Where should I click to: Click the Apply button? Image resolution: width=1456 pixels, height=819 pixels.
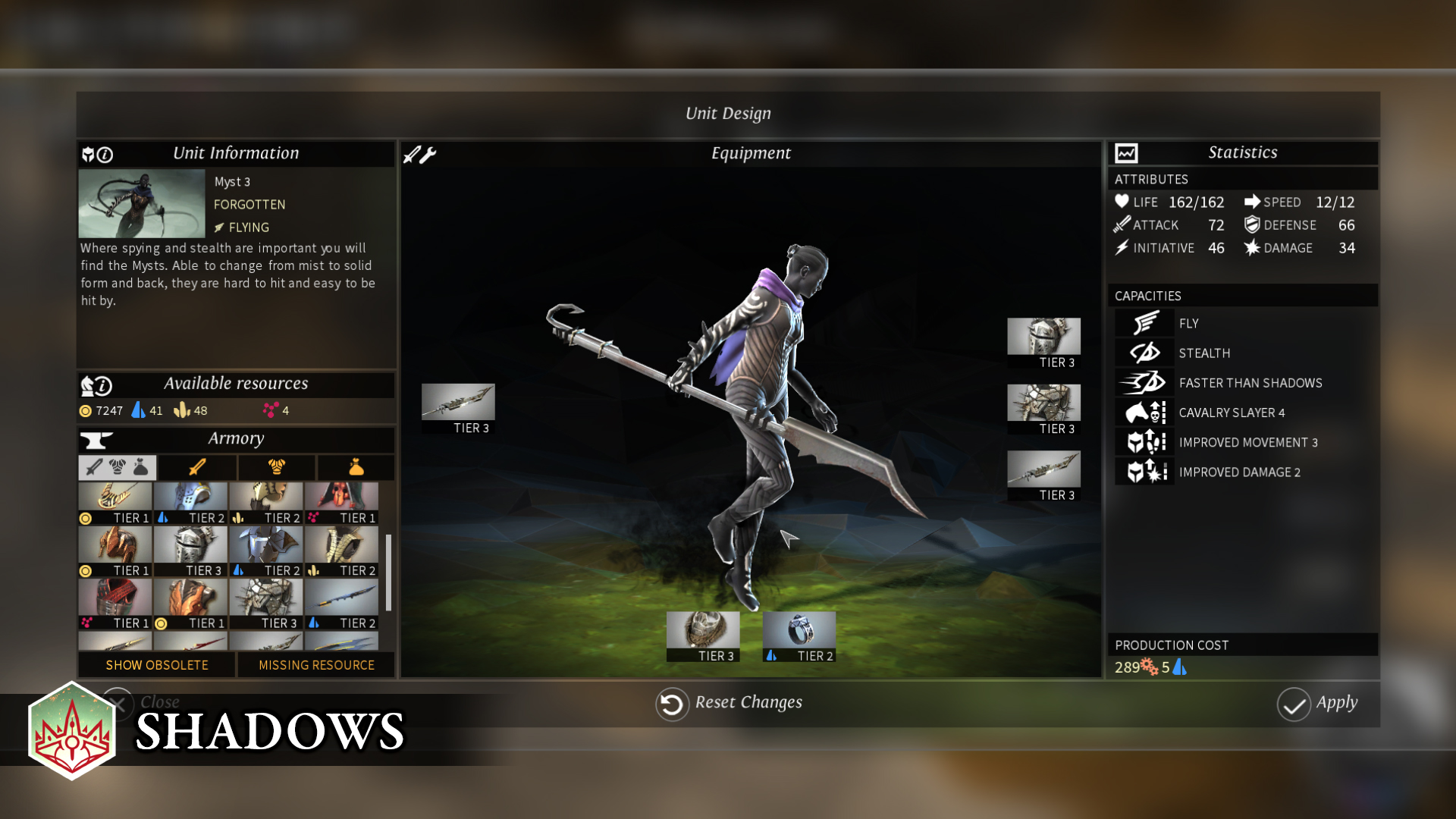pos(1319,703)
